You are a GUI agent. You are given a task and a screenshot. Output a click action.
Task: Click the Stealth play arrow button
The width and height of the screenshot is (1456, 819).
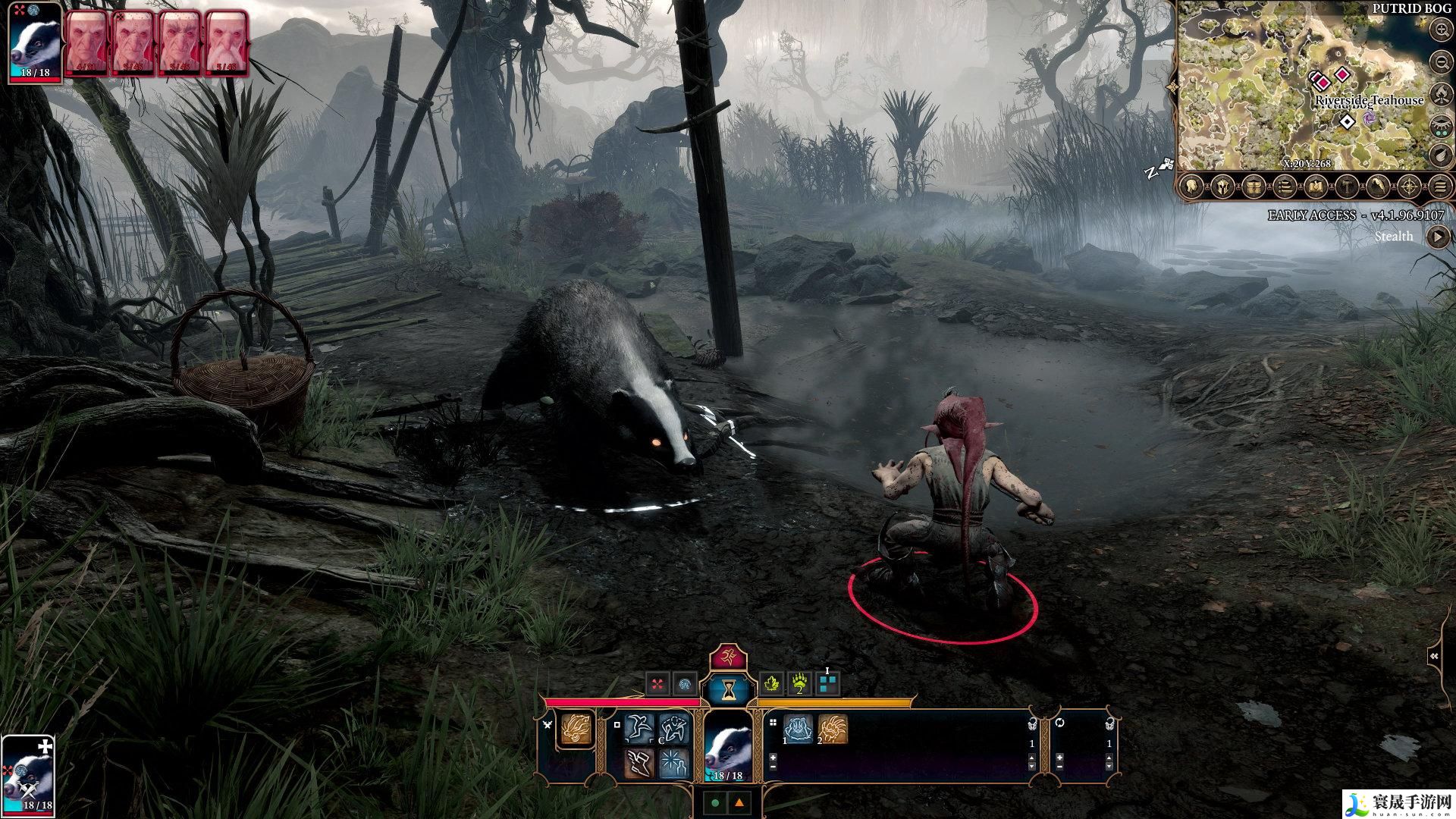click(x=1437, y=237)
